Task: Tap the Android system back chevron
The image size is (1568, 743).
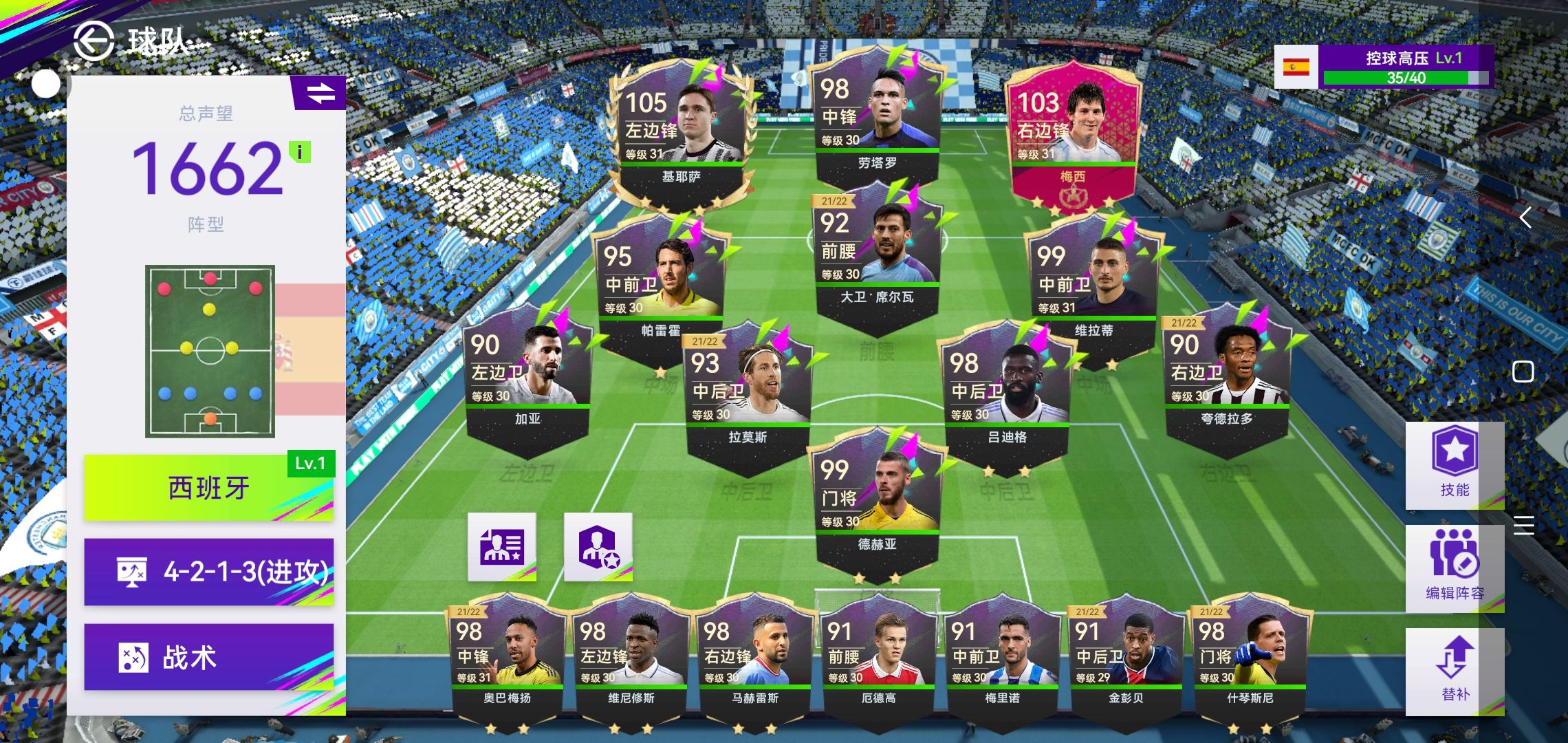Action: pyautogui.click(x=1525, y=218)
